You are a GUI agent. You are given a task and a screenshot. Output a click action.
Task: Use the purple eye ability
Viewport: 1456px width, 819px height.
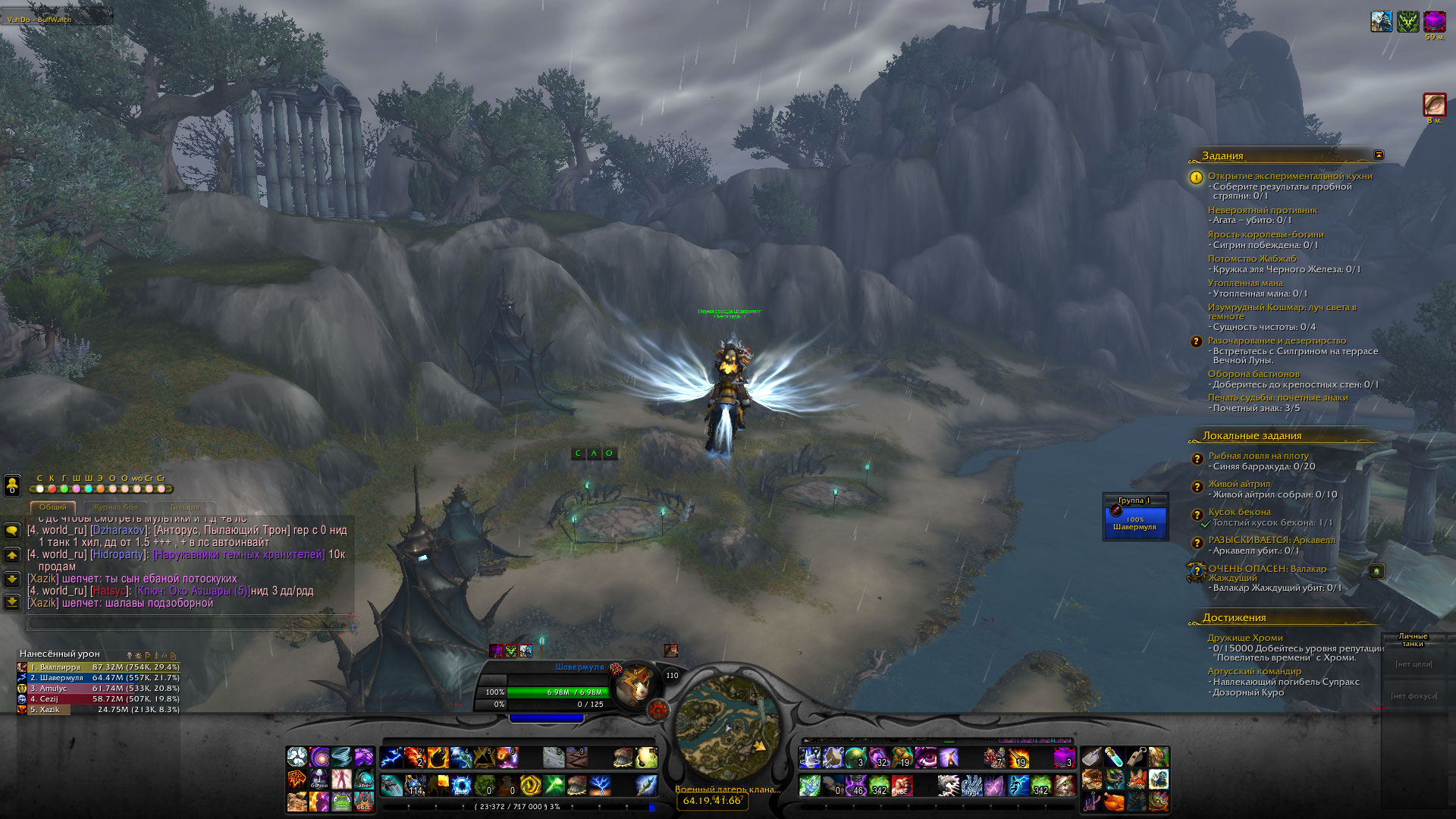tap(926, 757)
